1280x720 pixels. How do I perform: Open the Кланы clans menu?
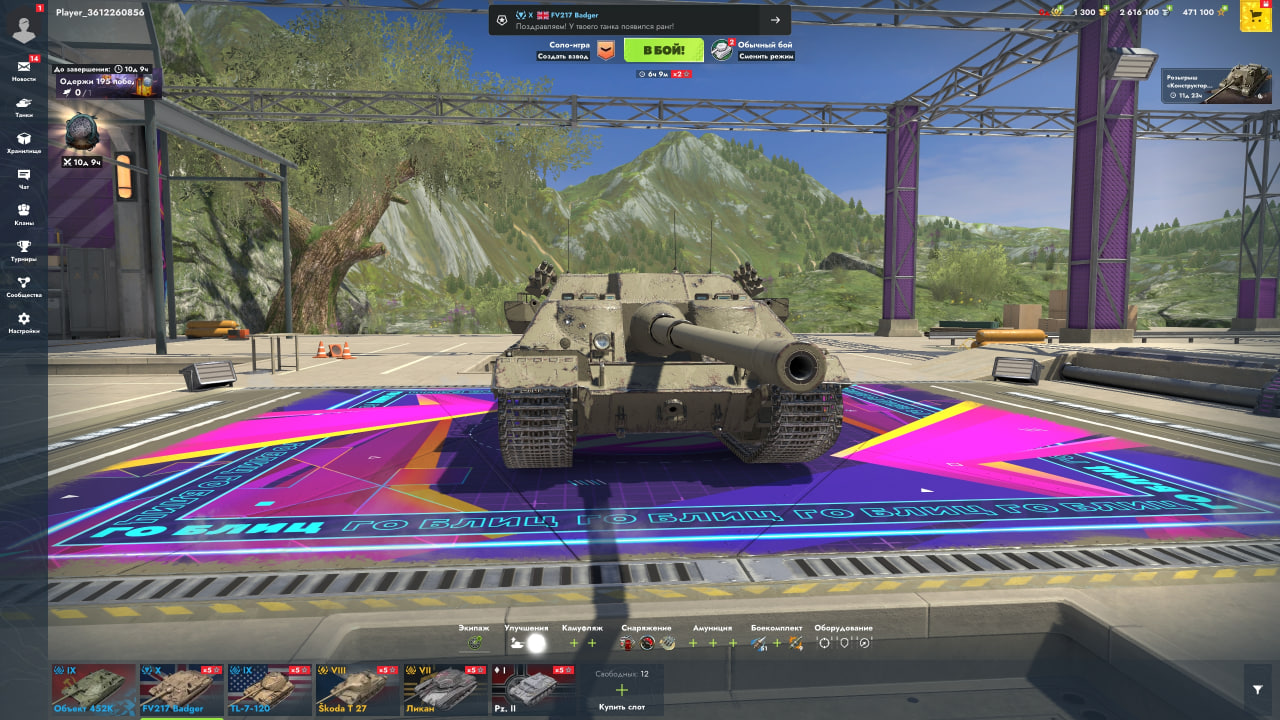pos(24,213)
